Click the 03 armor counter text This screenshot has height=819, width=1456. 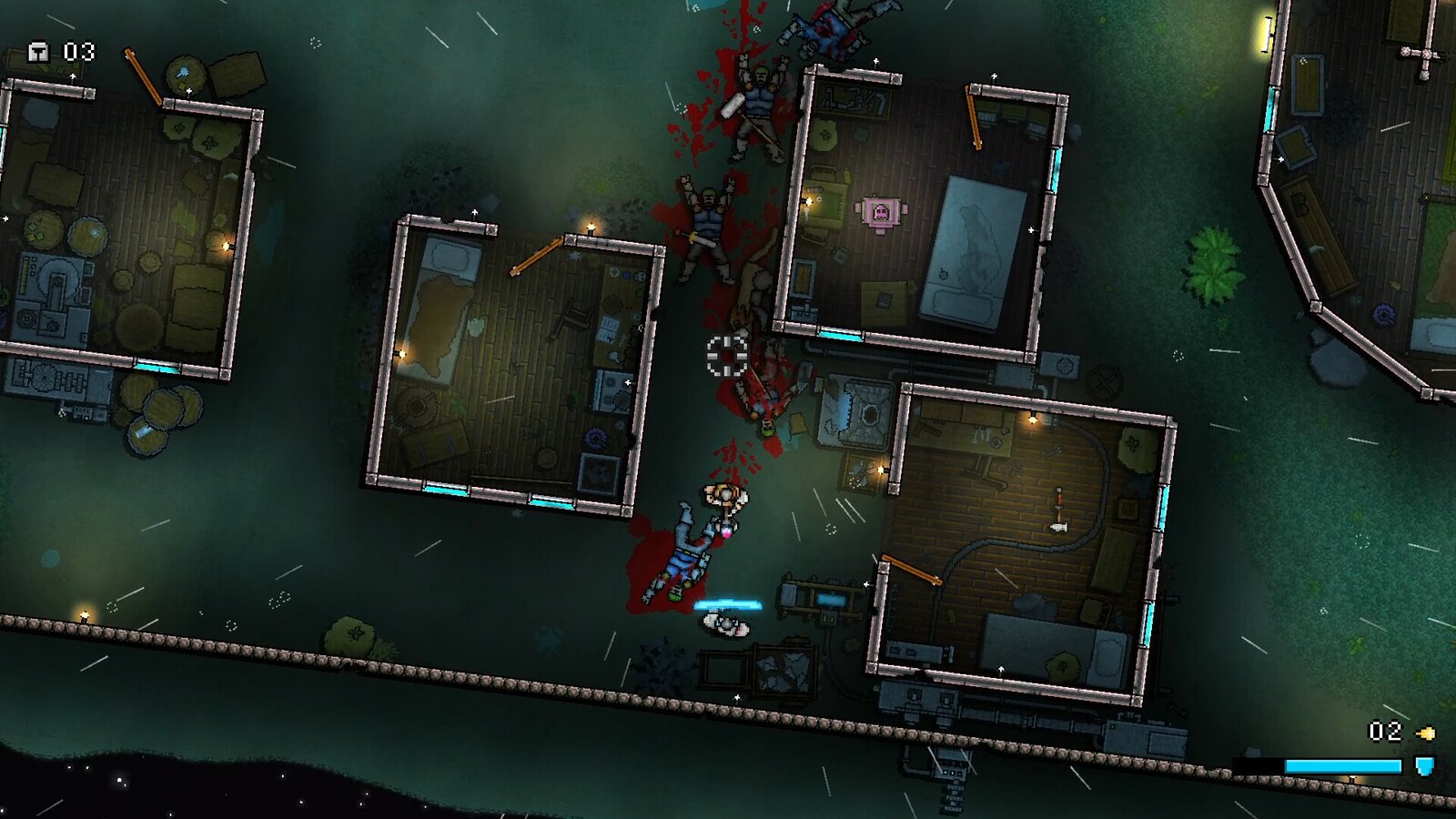point(77,52)
